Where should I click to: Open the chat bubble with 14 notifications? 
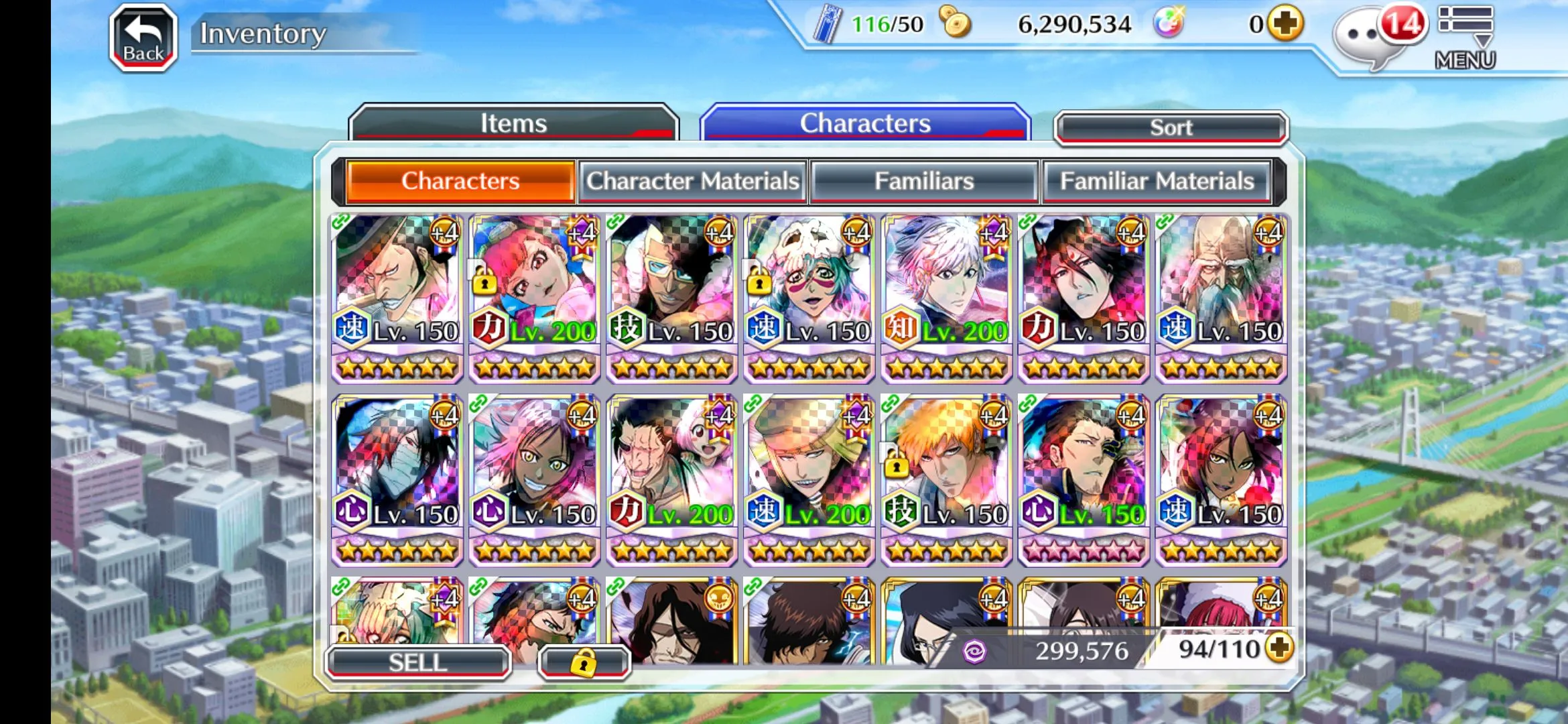pyautogui.click(x=1374, y=35)
